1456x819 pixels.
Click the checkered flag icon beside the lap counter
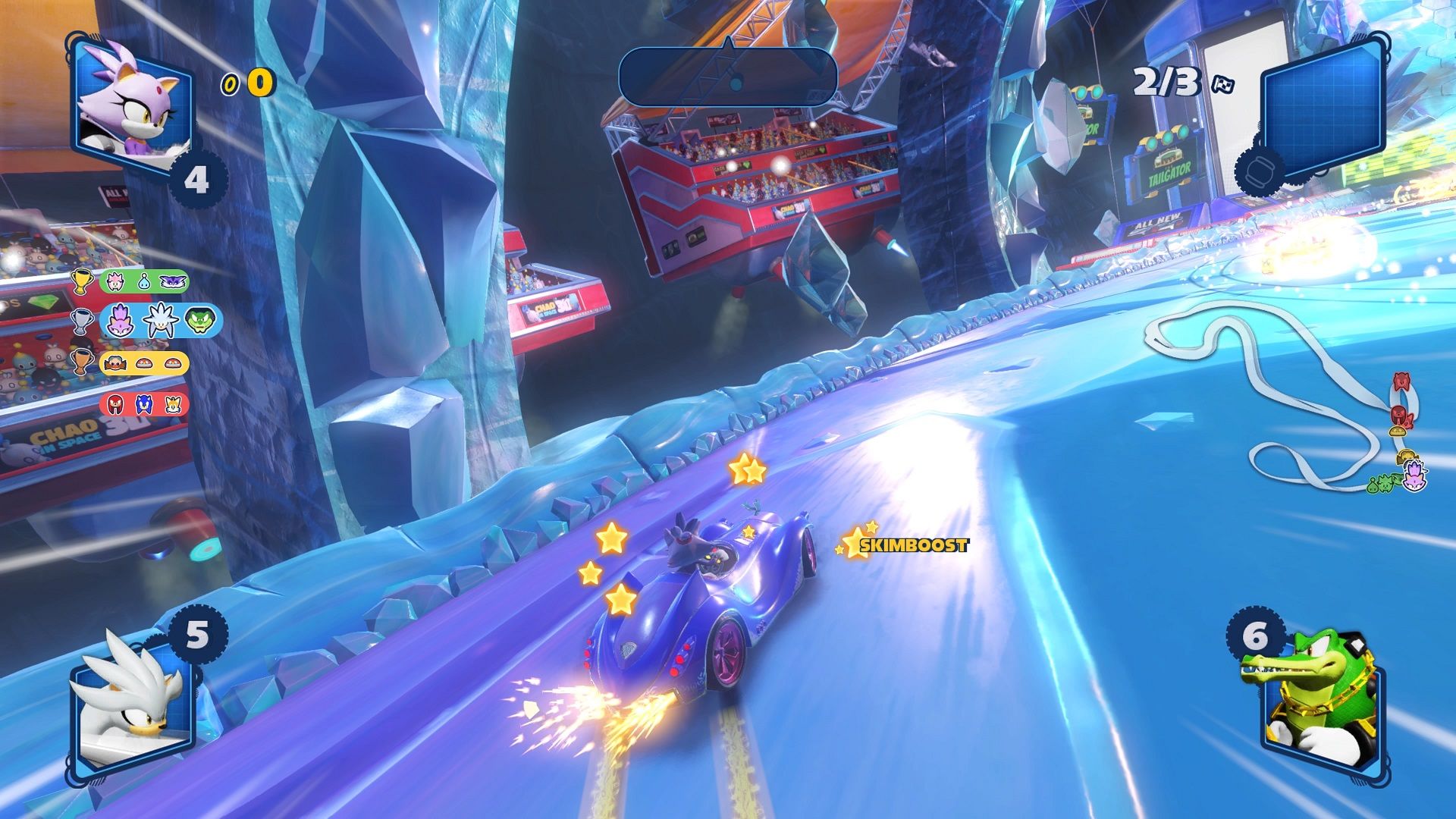click(1223, 85)
